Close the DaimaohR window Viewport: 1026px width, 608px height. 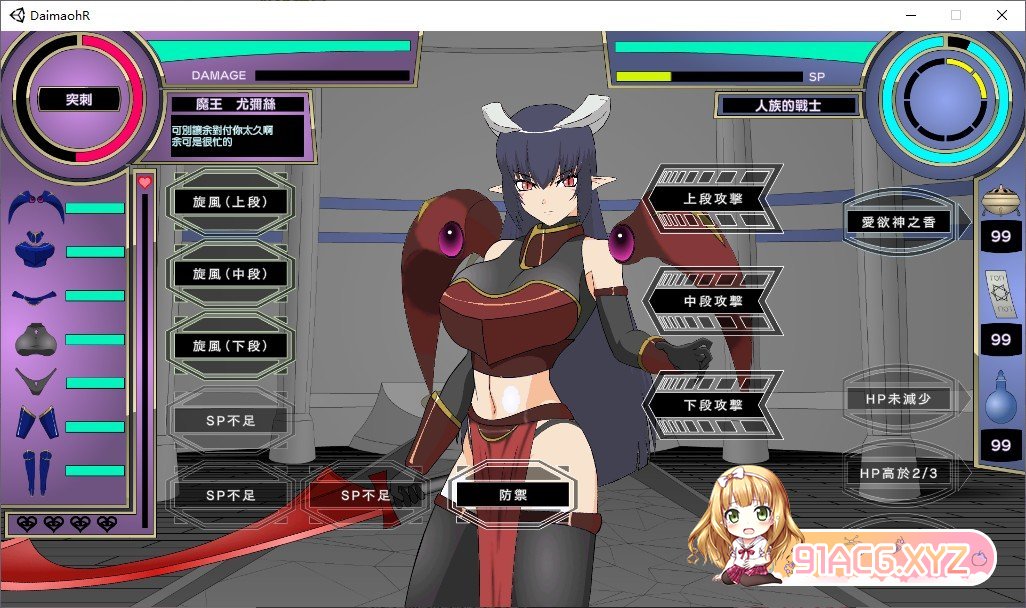(x=1002, y=15)
